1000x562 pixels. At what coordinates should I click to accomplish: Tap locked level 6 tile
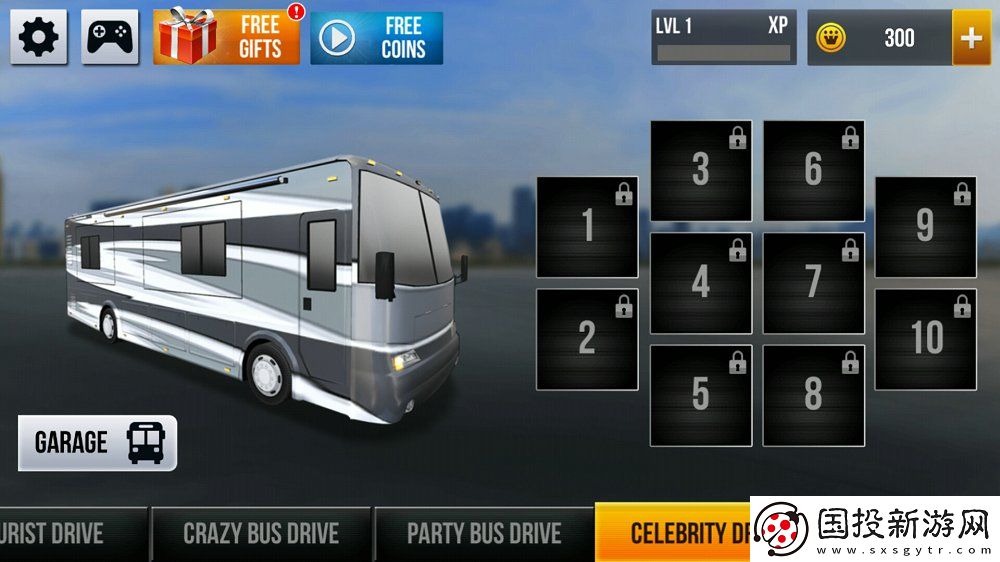[x=814, y=171]
